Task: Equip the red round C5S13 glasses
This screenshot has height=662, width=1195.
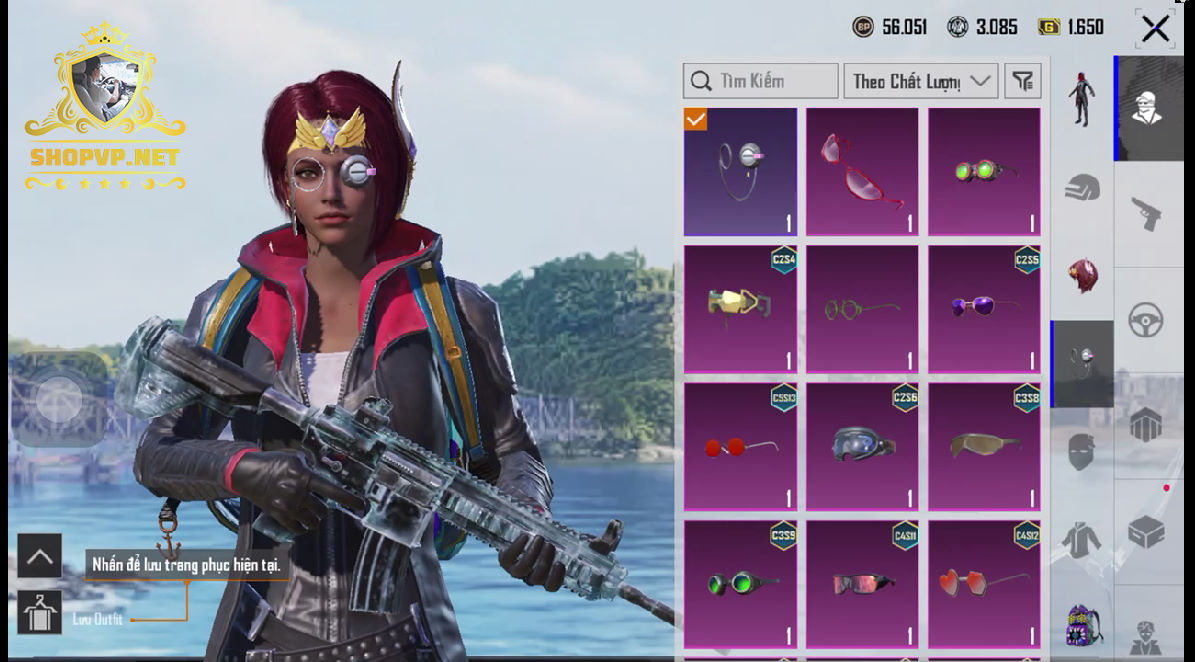Action: [x=740, y=446]
